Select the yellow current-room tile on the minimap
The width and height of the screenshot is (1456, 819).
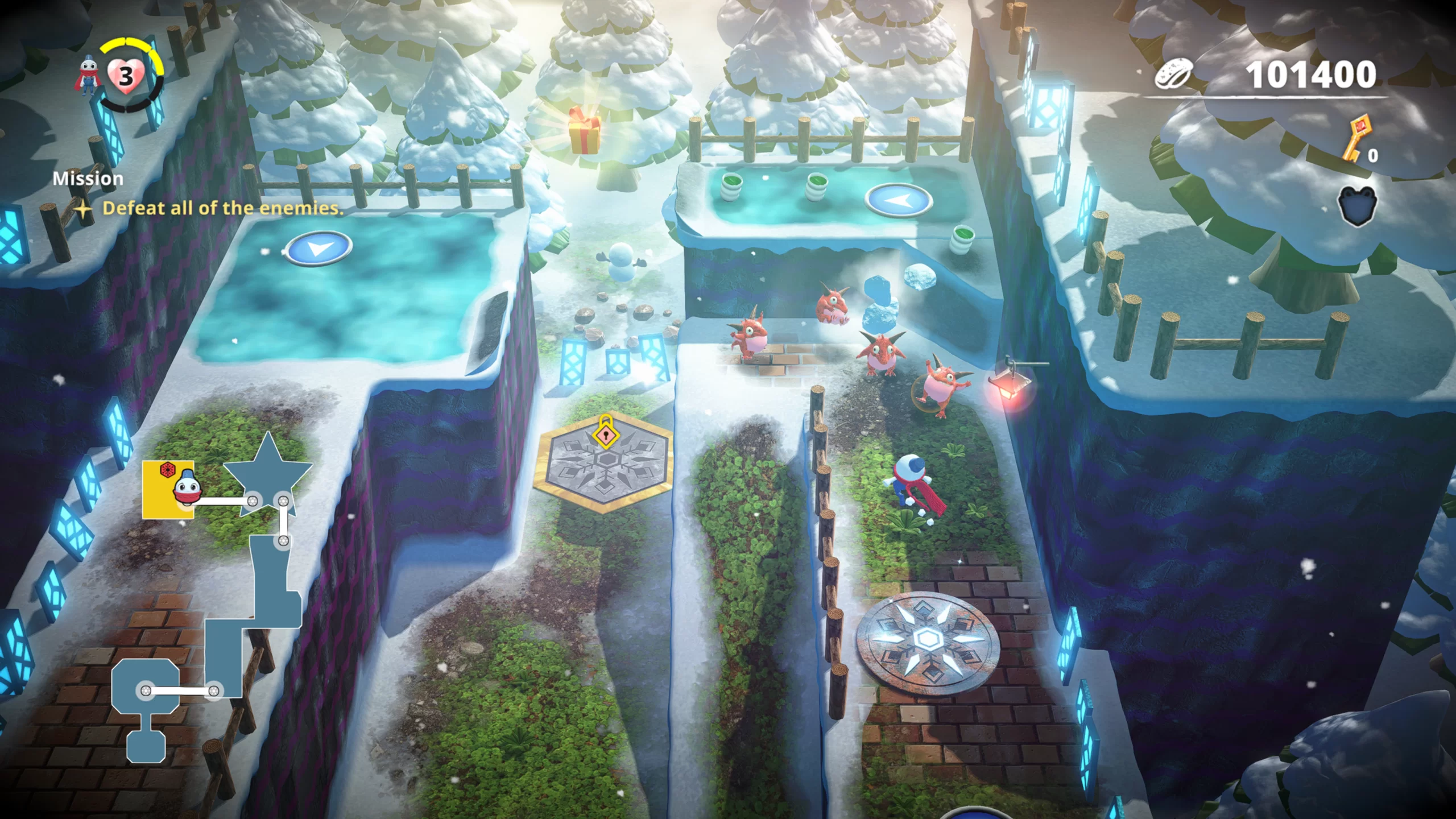pos(167,489)
